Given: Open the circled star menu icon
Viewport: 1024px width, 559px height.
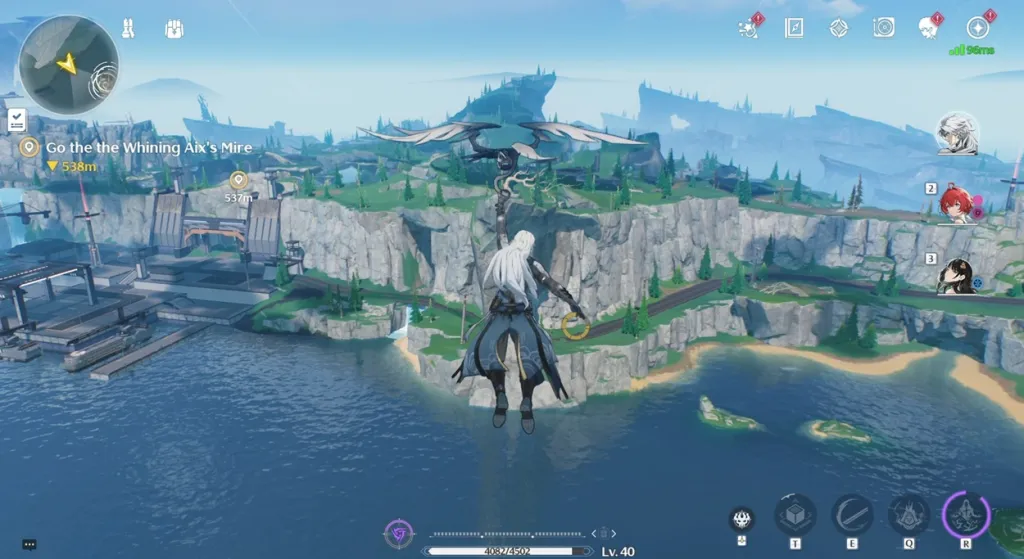Looking at the screenshot, I should click(978, 28).
